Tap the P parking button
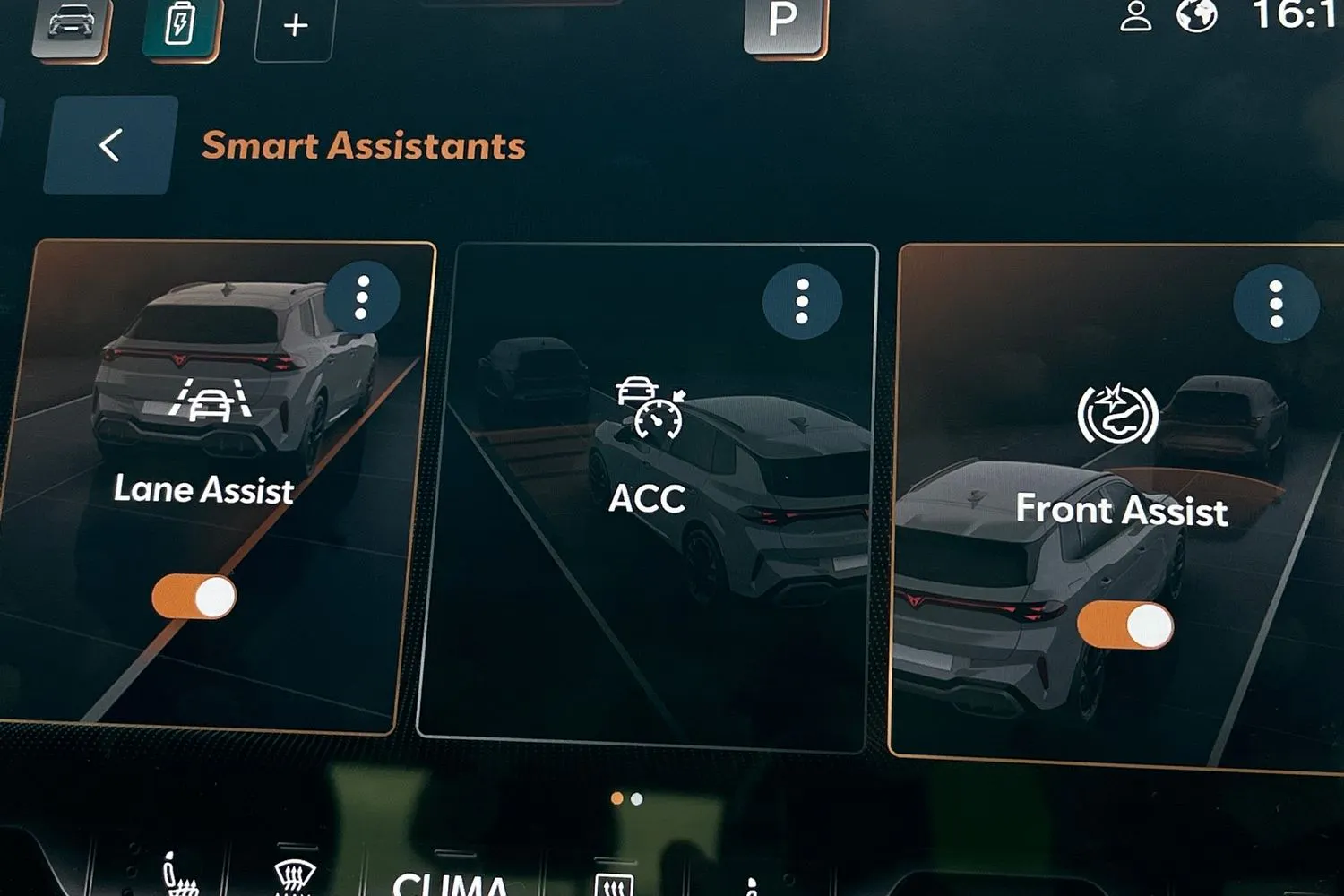The height and width of the screenshot is (896, 1344). (784, 22)
